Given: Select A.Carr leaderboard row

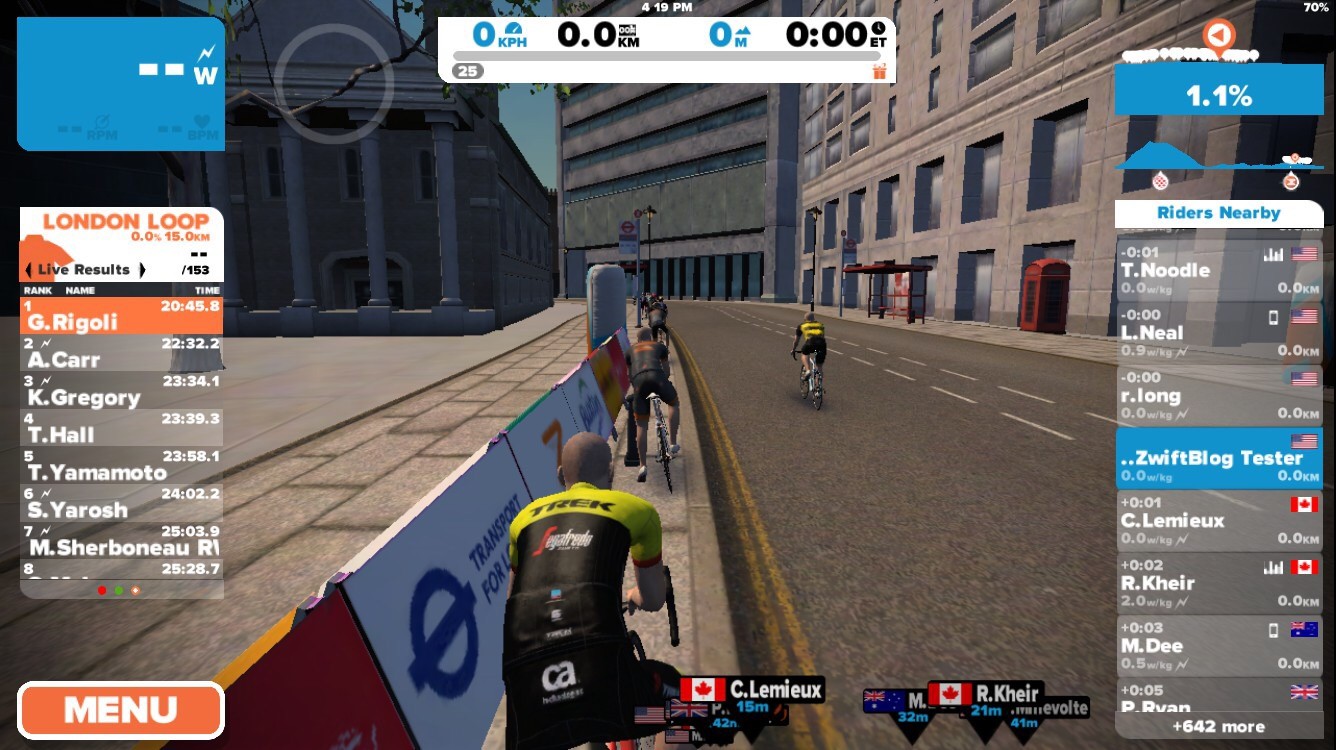Looking at the screenshot, I should click(121, 352).
